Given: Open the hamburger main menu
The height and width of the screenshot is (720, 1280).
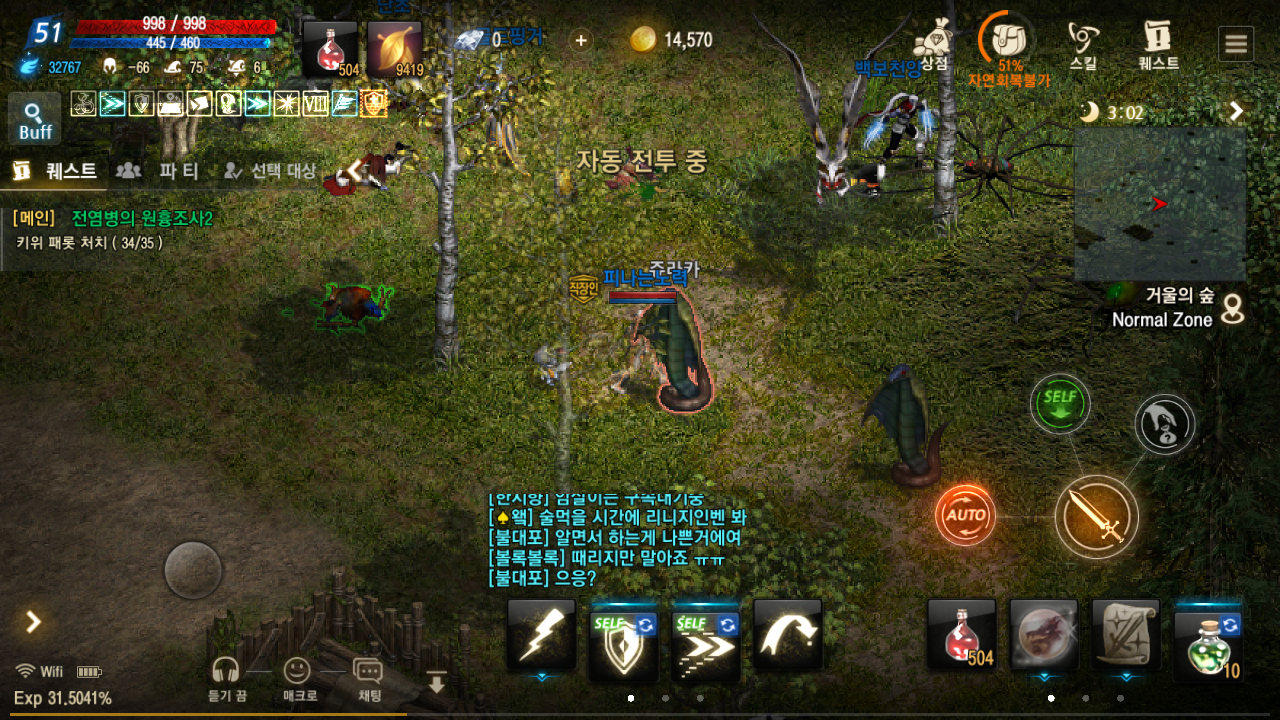Looking at the screenshot, I should [x=1236, y=44].
